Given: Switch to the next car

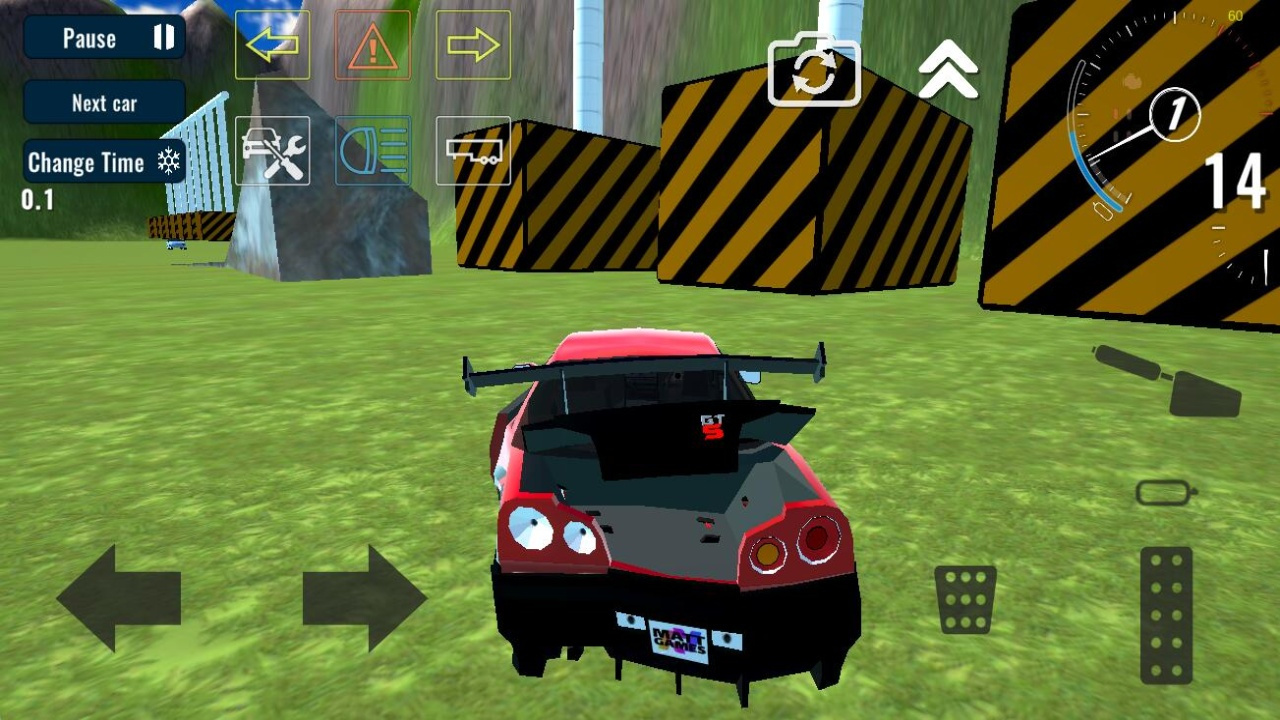Looking at the screenshot, I should pyautogui.click(x=104, y=103).
